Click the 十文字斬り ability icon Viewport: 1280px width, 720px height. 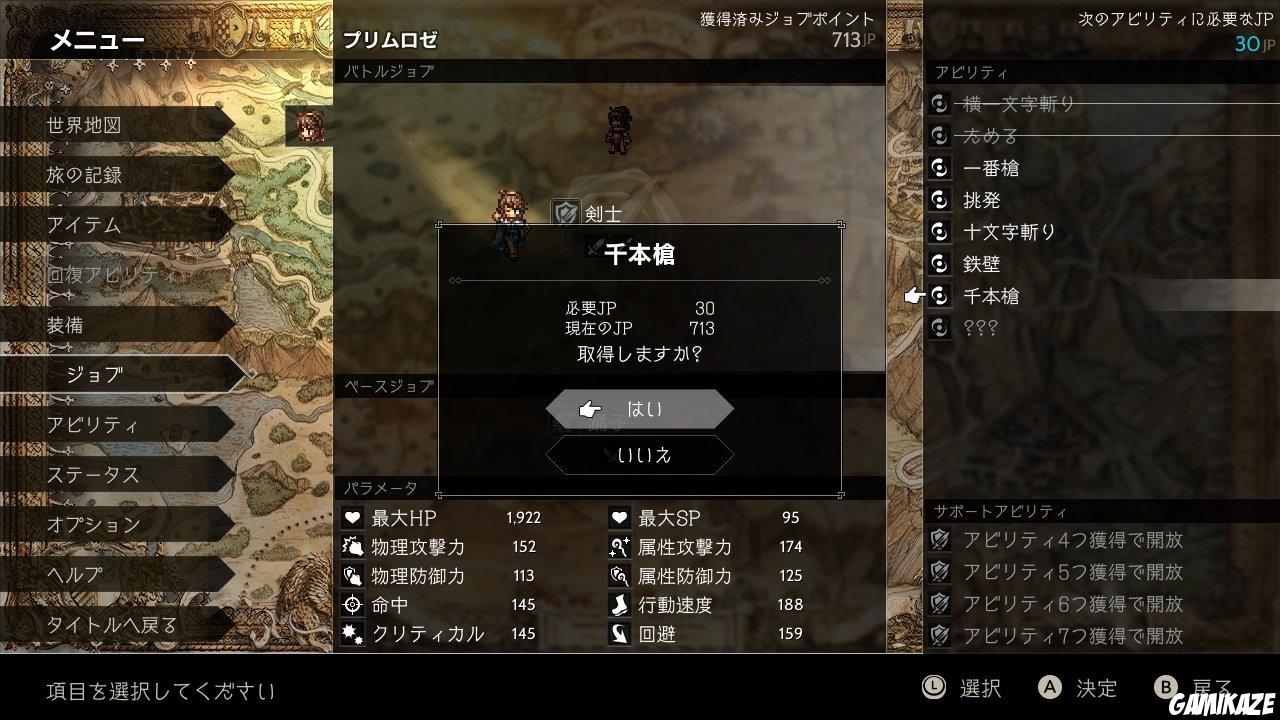938,232
